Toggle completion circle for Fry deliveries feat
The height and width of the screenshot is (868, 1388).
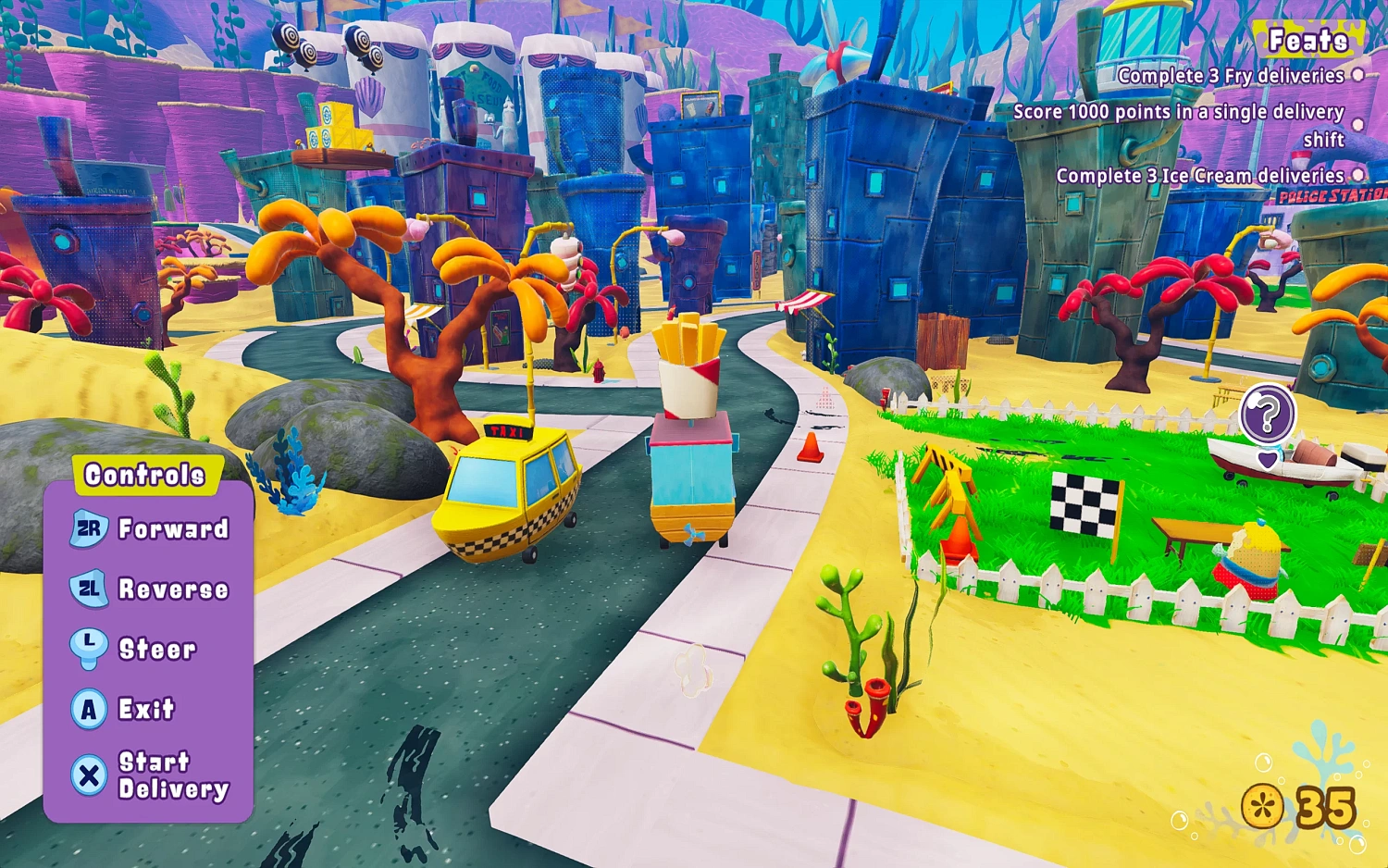pos(1357,77)
